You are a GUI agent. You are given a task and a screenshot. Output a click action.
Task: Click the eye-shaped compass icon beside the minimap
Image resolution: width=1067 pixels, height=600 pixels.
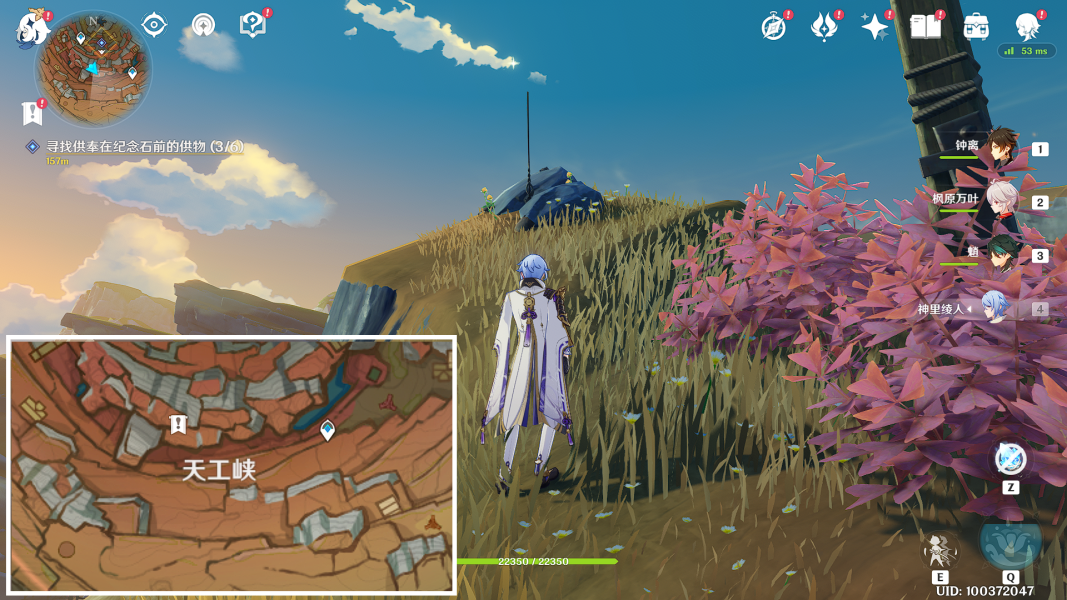[154, 25]
